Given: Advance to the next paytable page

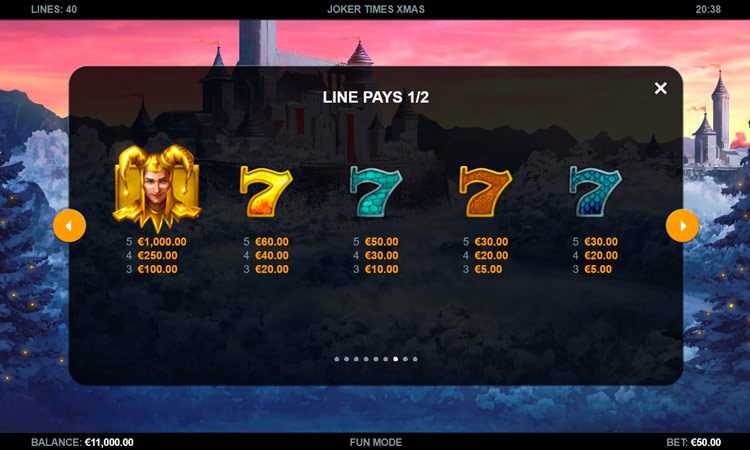Looking at the screenshot, I should coord(682,226).
